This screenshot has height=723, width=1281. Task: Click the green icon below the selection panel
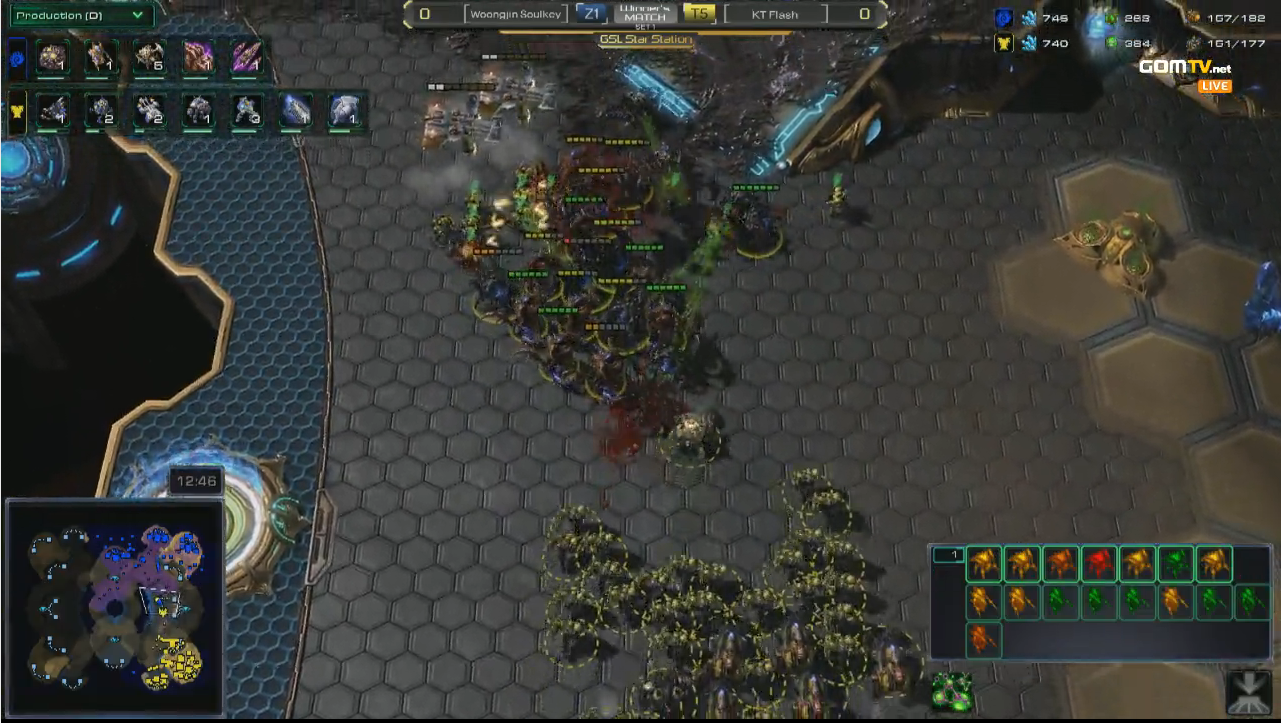pyautogui.click(x=951, y=692)
